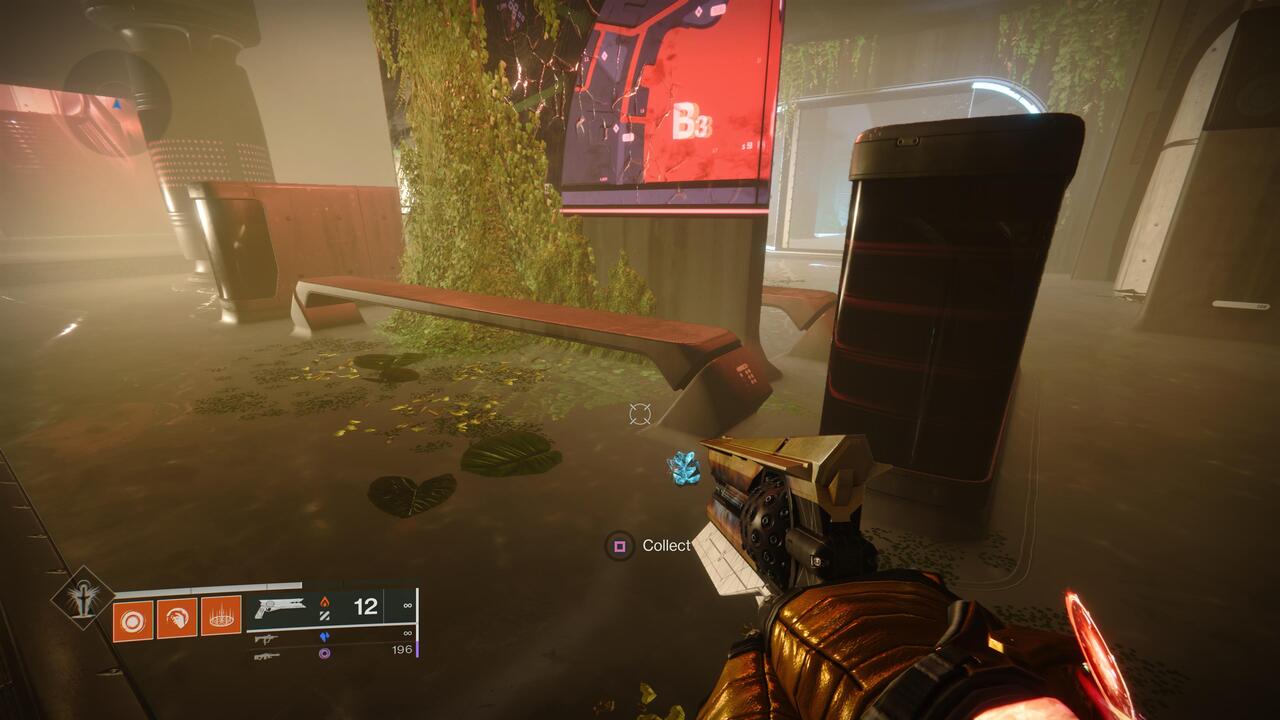Click the 196 heavy ammo counter
The width and height of the screenshot is (1280, 720).
point(402,650)
